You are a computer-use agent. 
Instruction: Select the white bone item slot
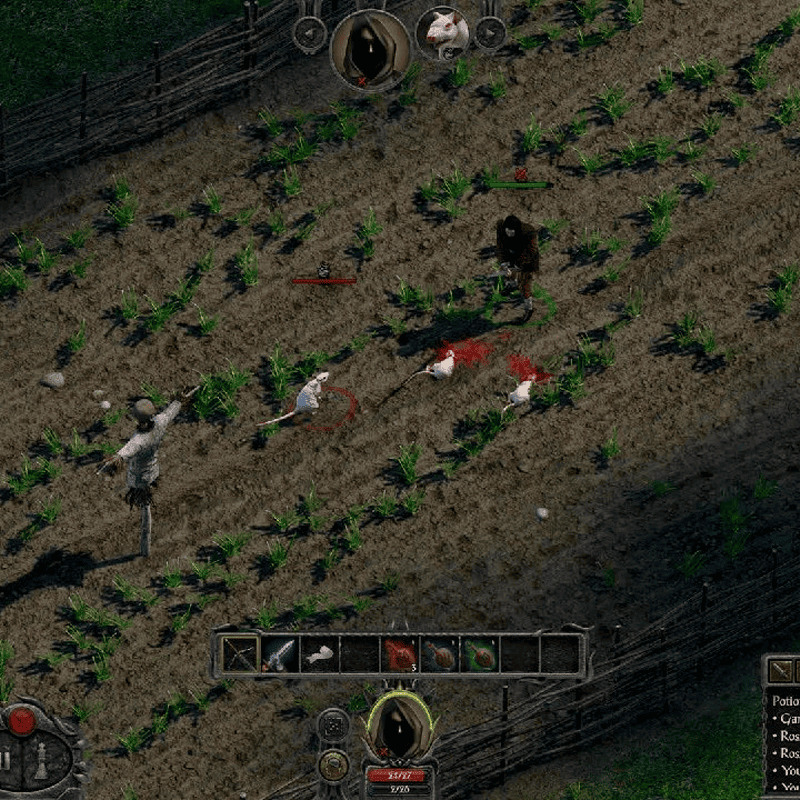(x=320, y=654)
